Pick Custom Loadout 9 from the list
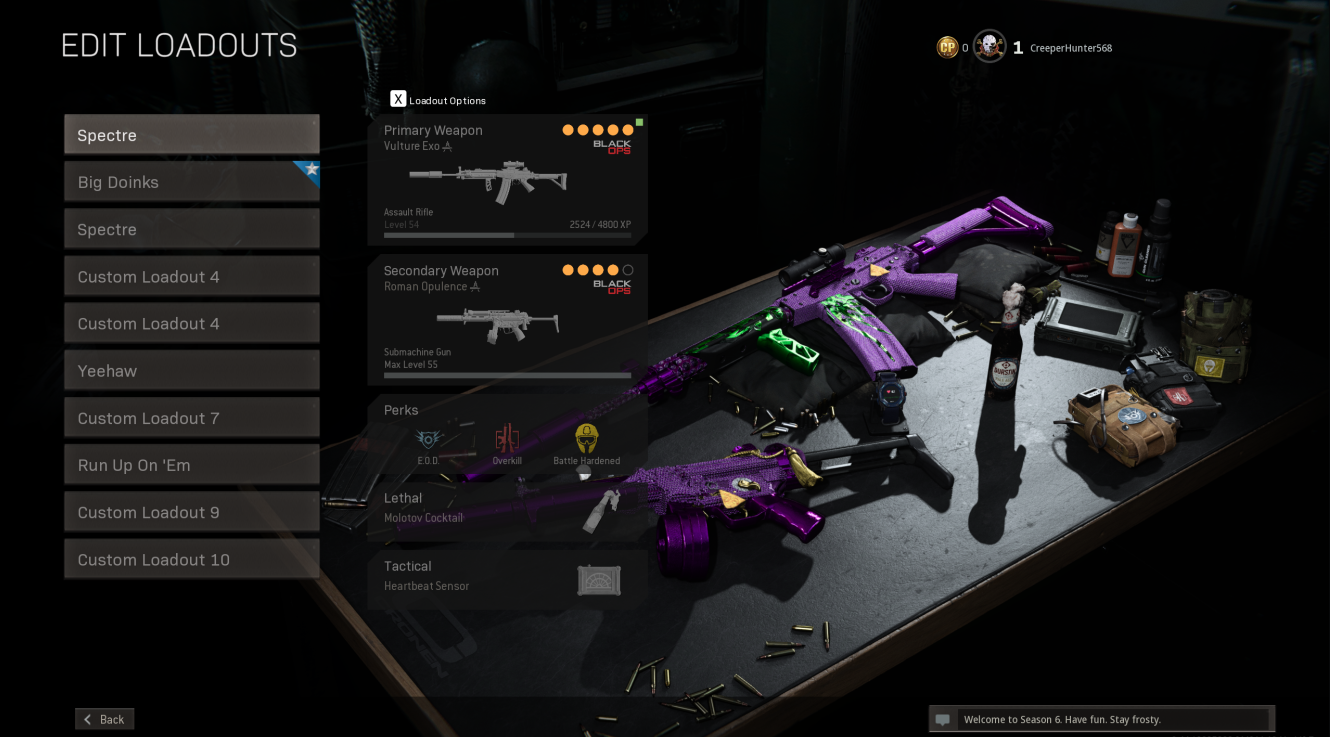The height and width of the screenshot is (737, 1330). (191, 512)
